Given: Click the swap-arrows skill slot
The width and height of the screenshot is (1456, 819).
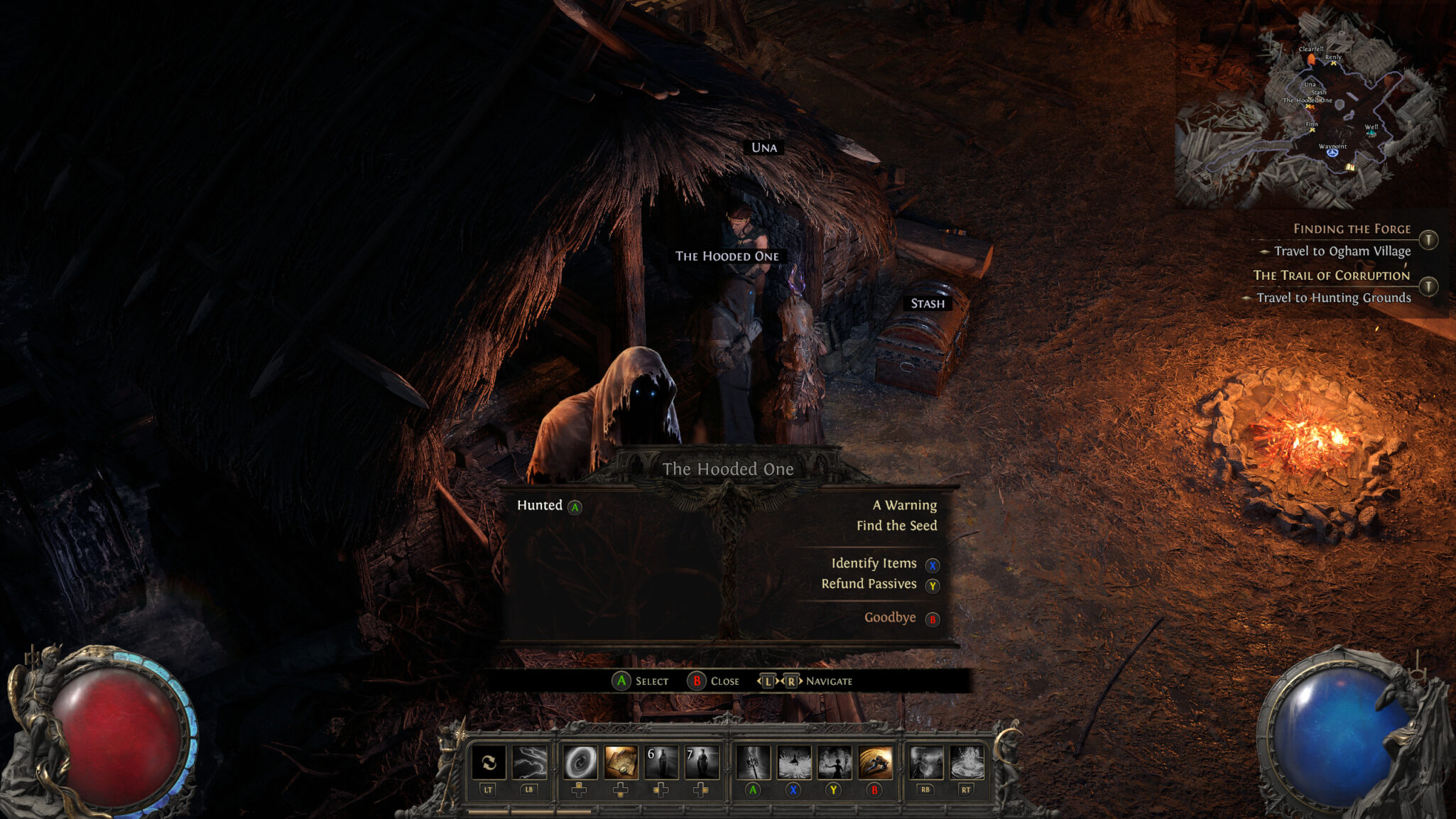Looking at the screenshot, I should coord(489,763).
